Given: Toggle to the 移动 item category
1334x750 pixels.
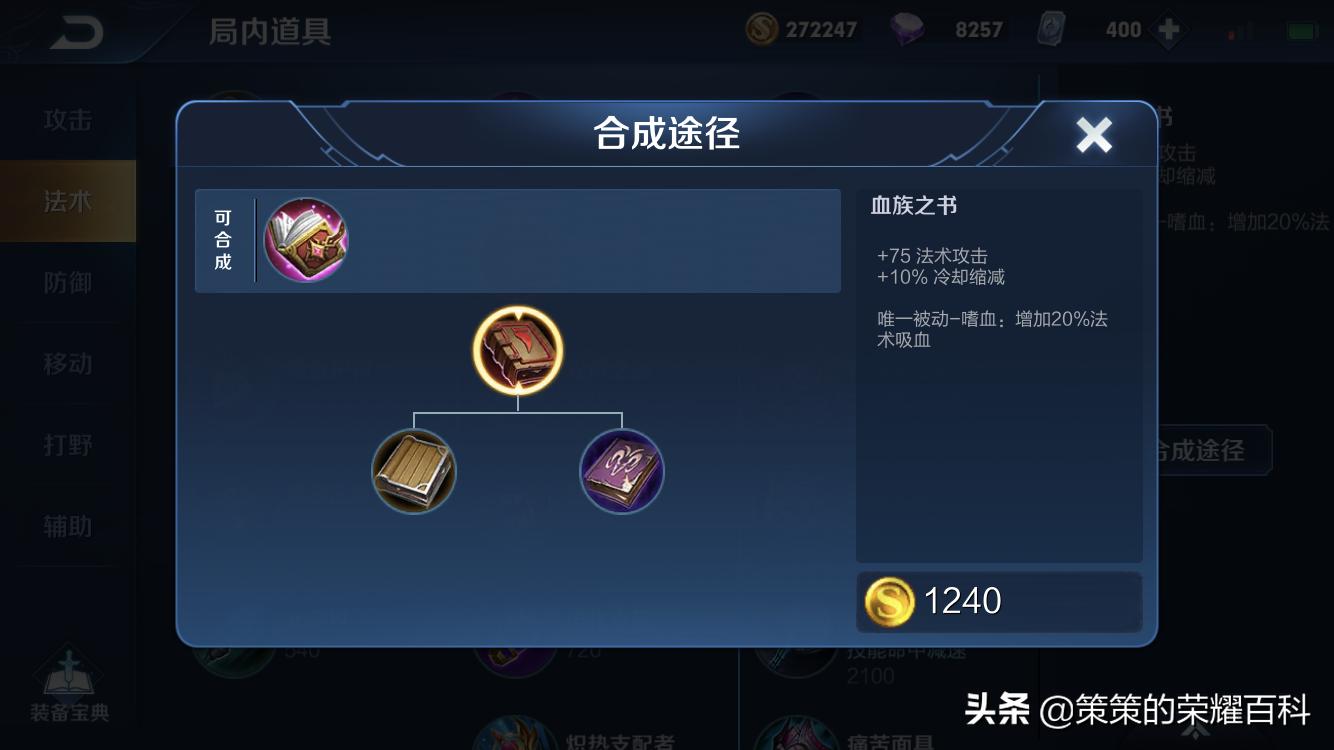Looking at the screenshot, I should click(67, 365).
